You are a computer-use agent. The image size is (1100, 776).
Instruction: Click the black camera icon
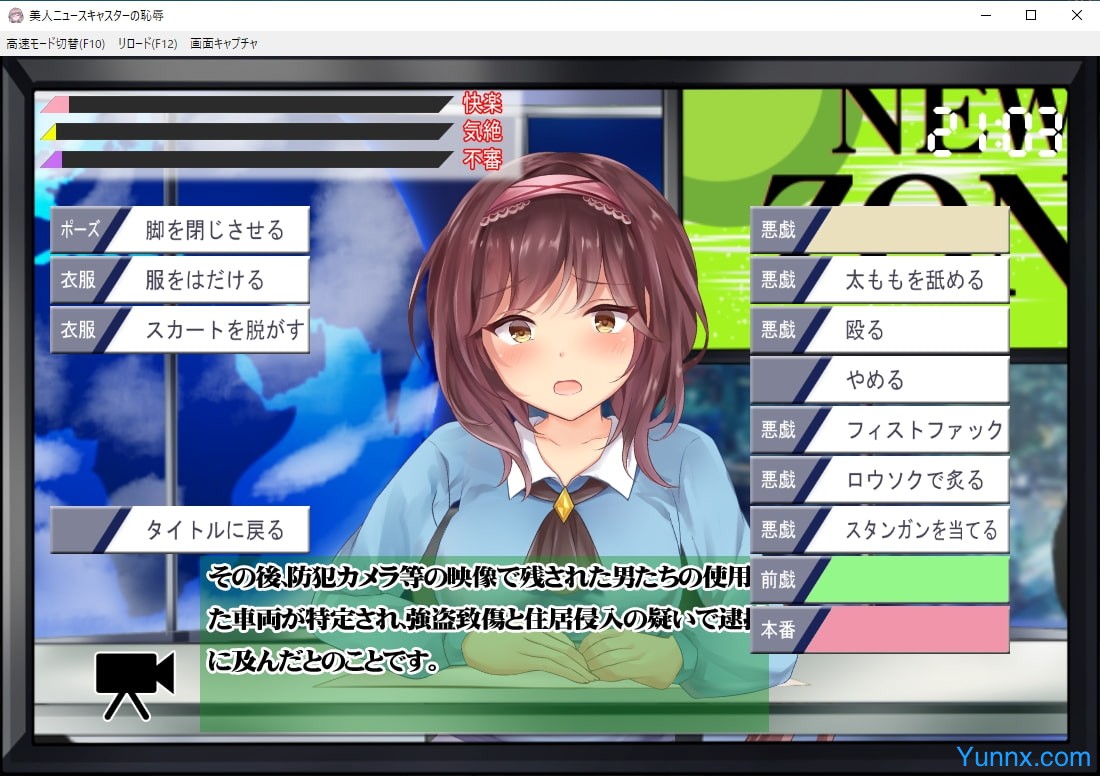pos(134,683)
